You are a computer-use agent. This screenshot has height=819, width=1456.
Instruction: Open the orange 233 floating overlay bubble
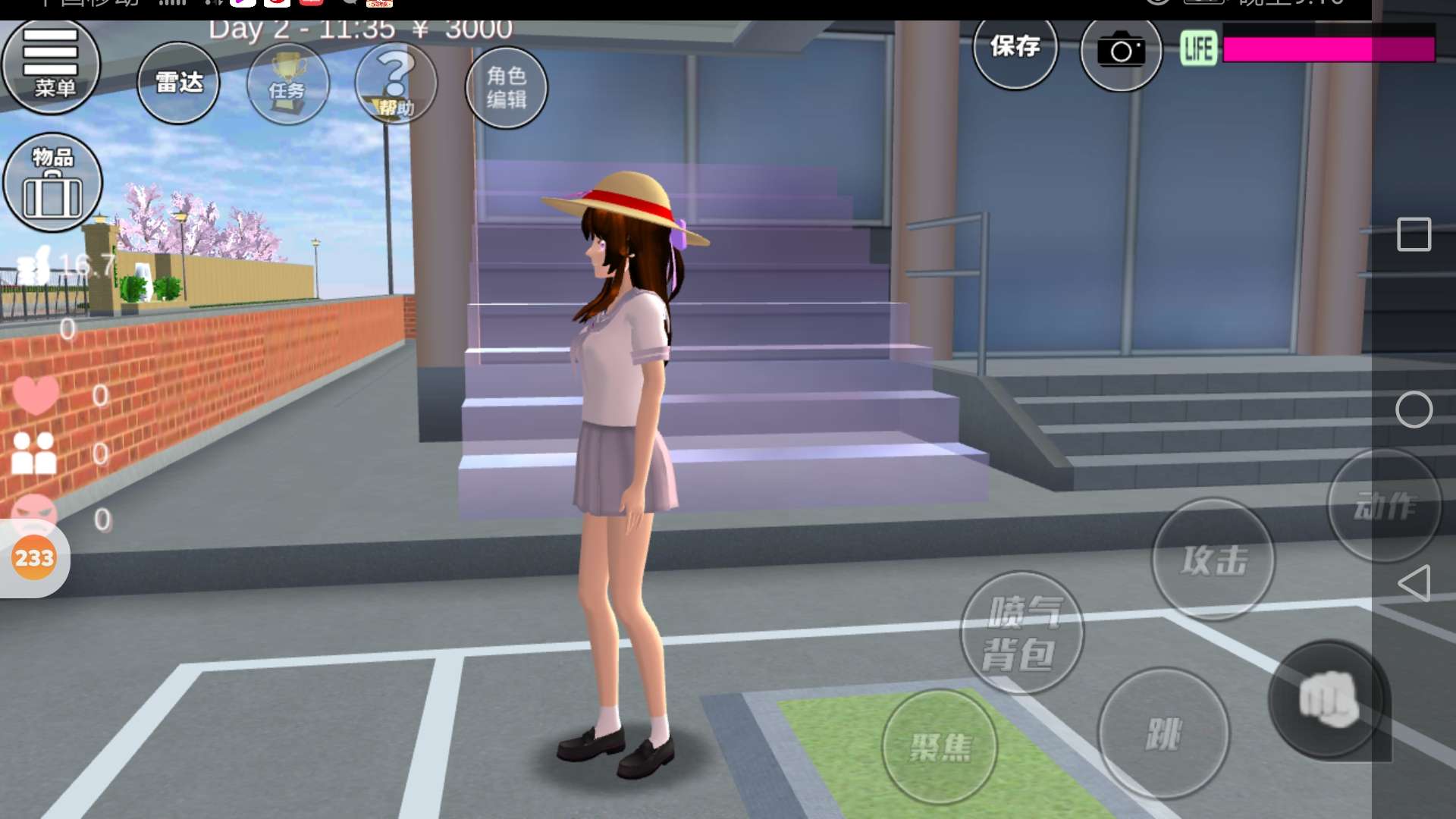point(34,558)
